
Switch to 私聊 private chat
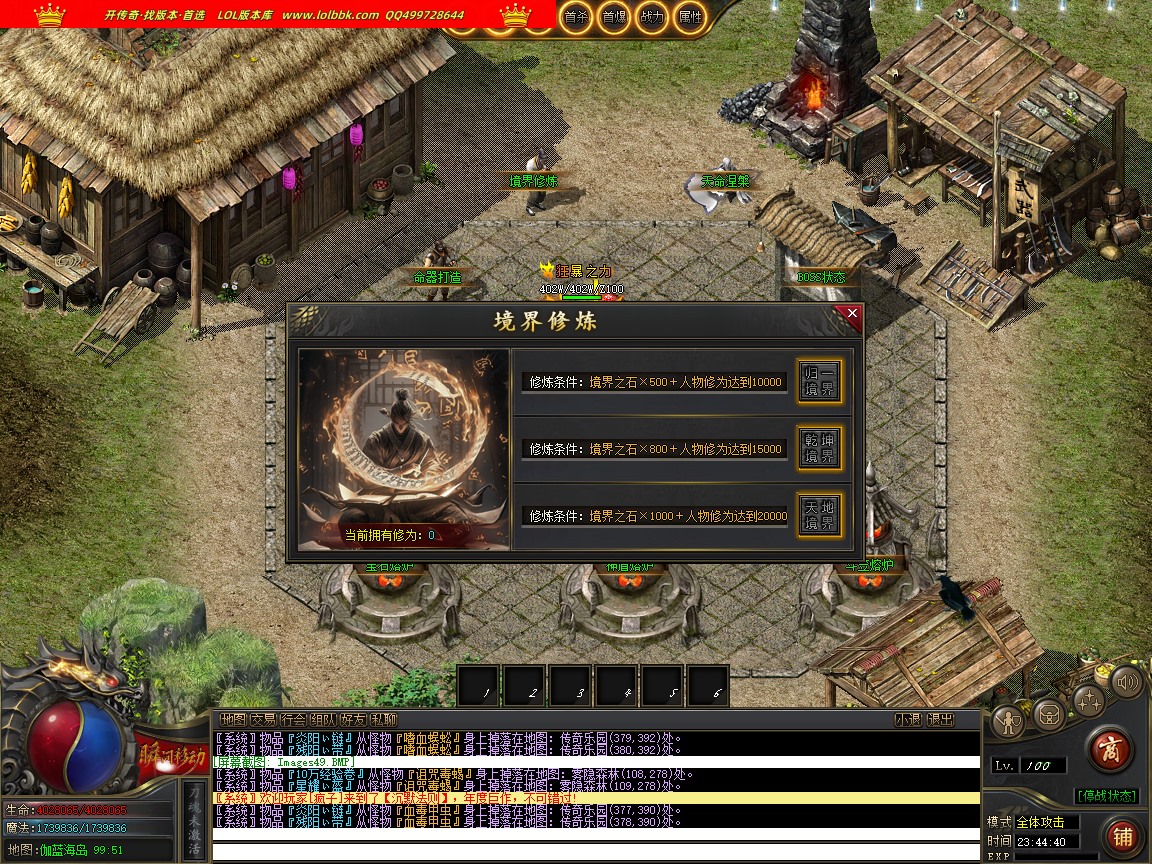click(383, 719)
